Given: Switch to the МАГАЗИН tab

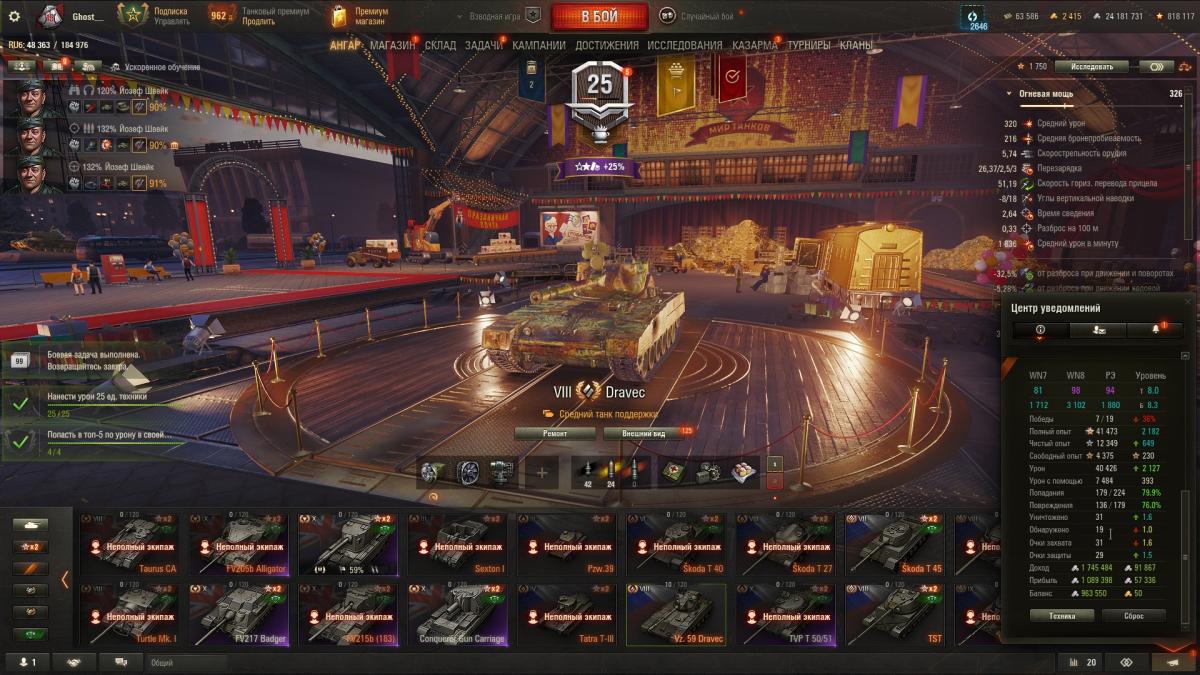Looking at the screenshot, I should pos(392,45).
